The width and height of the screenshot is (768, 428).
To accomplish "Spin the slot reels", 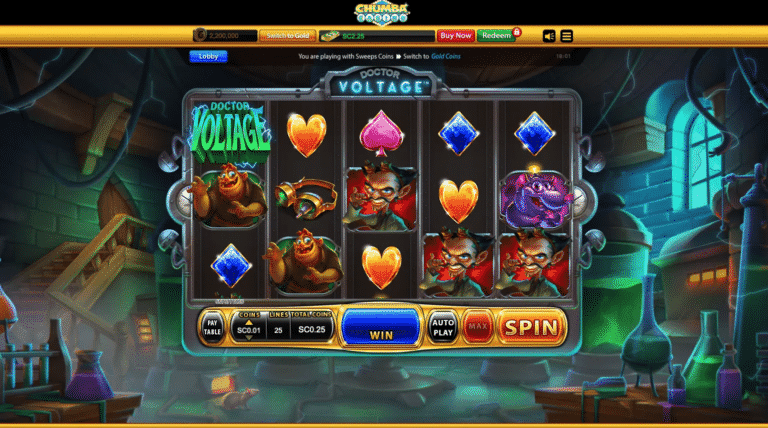I will coord(532,326).
